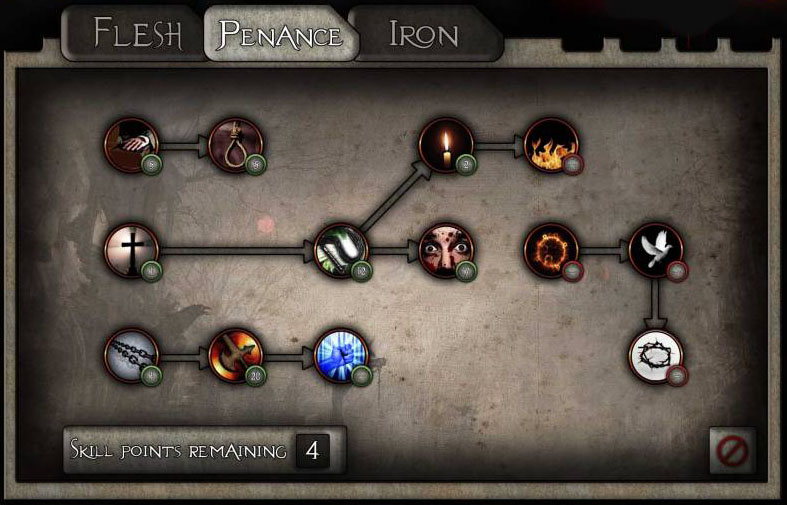Select the Penance tab
This screenshot has width=787, height=505.
click(280, 36)
